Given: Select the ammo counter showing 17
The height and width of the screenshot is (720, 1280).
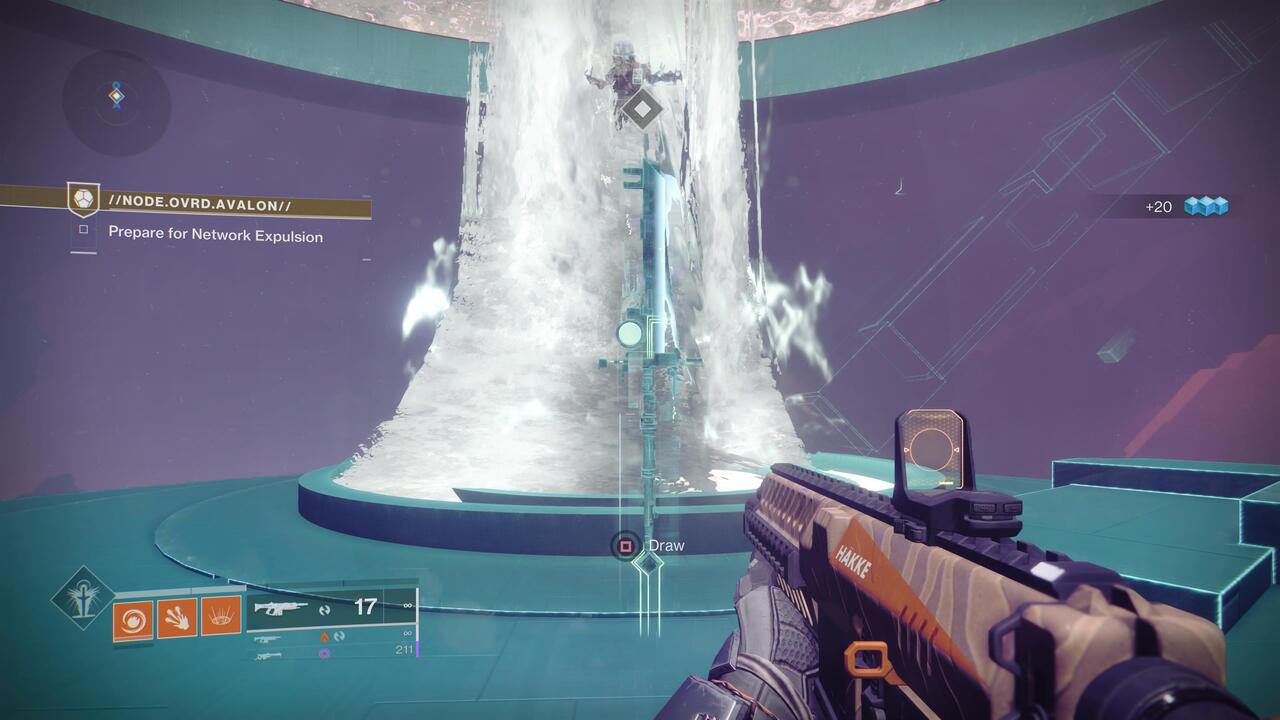Looking at the screenshot, I should coord(365,606).
